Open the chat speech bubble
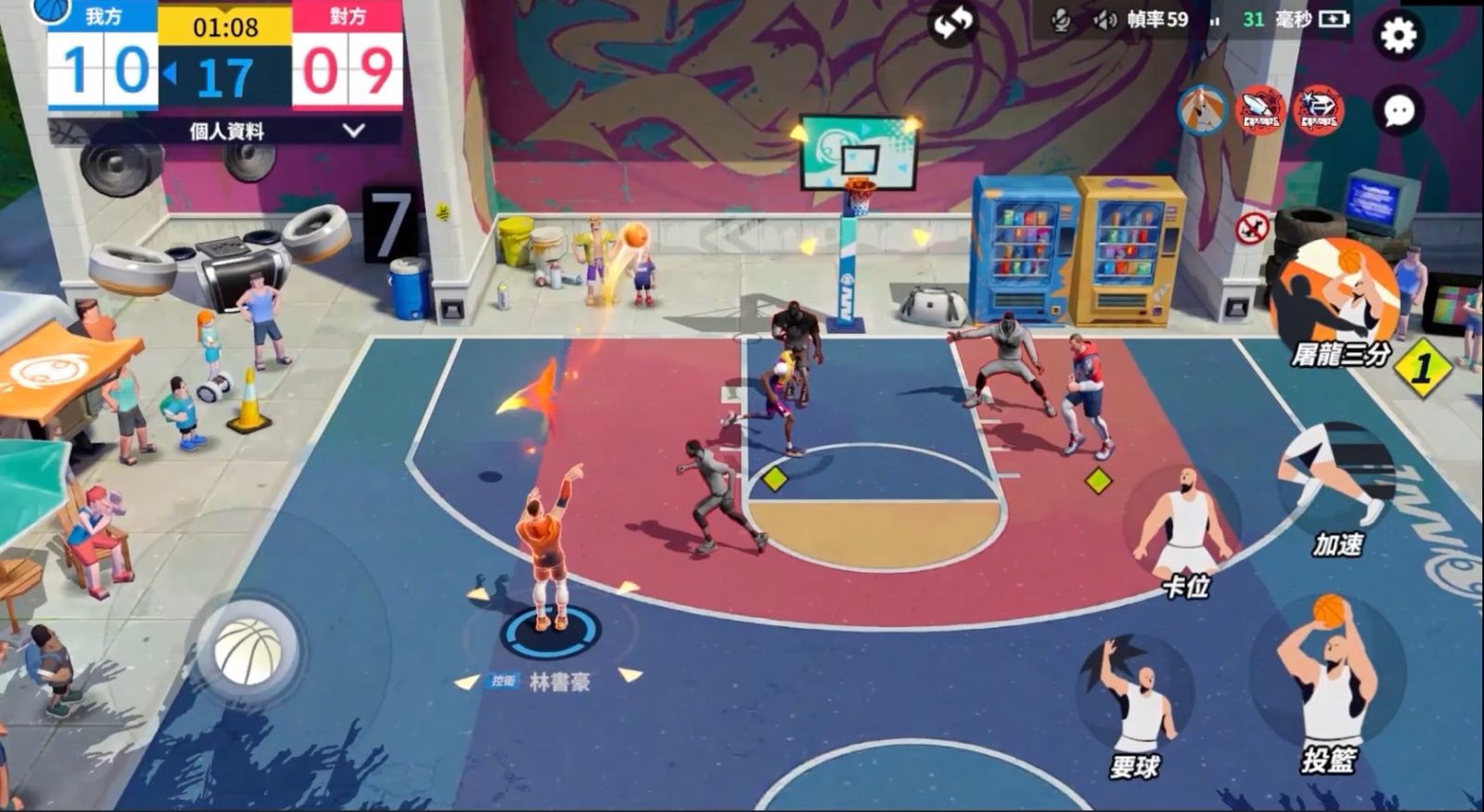Viewport: 1484px width, 812px height. click(x=1398, y=111)
